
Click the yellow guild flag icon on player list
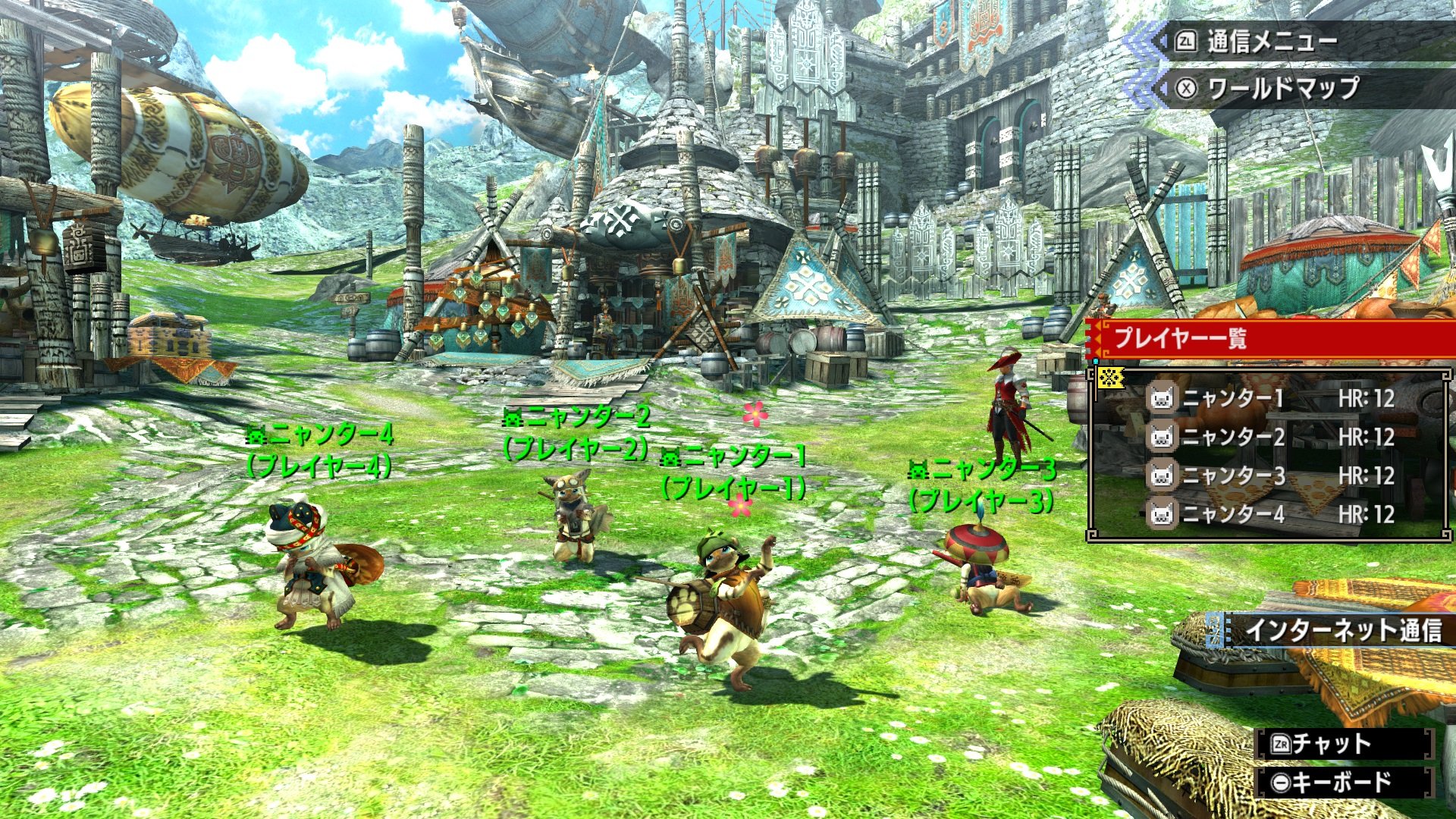[x=1112, y=378]
